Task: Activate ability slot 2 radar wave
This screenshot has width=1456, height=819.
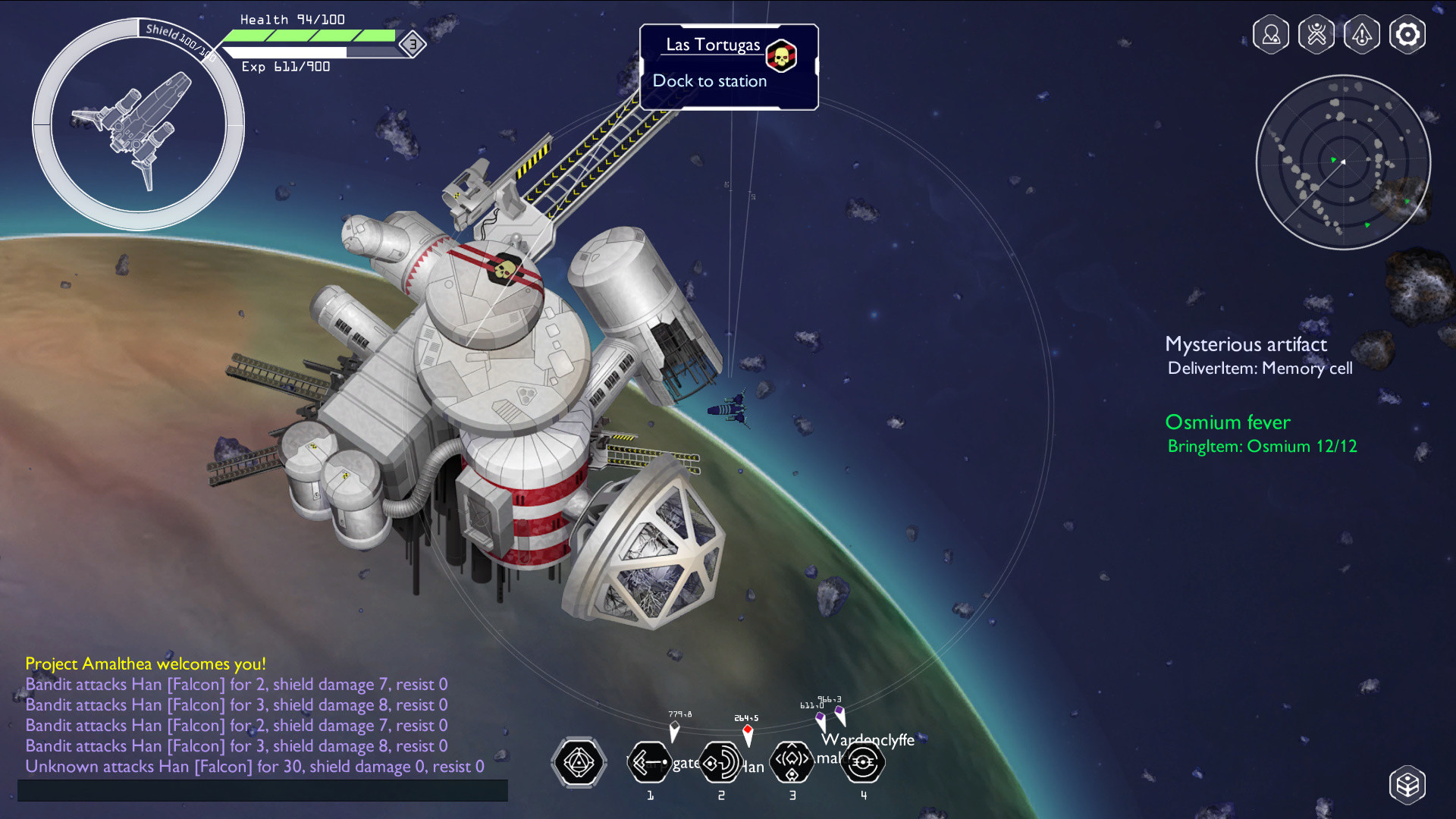Action: click(x=720, y=762)
